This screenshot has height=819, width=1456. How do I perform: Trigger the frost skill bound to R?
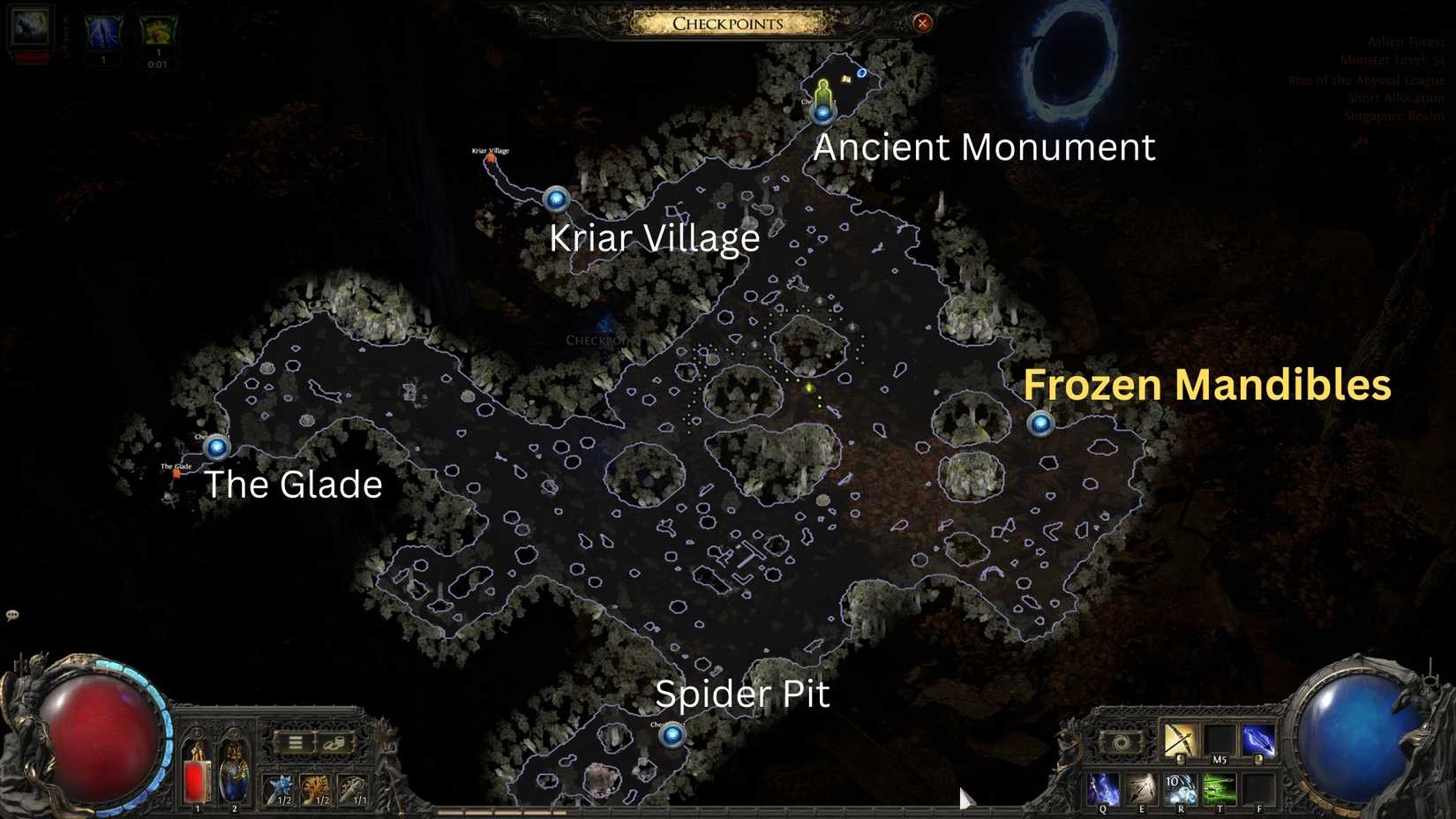(x=1182, y=788)
